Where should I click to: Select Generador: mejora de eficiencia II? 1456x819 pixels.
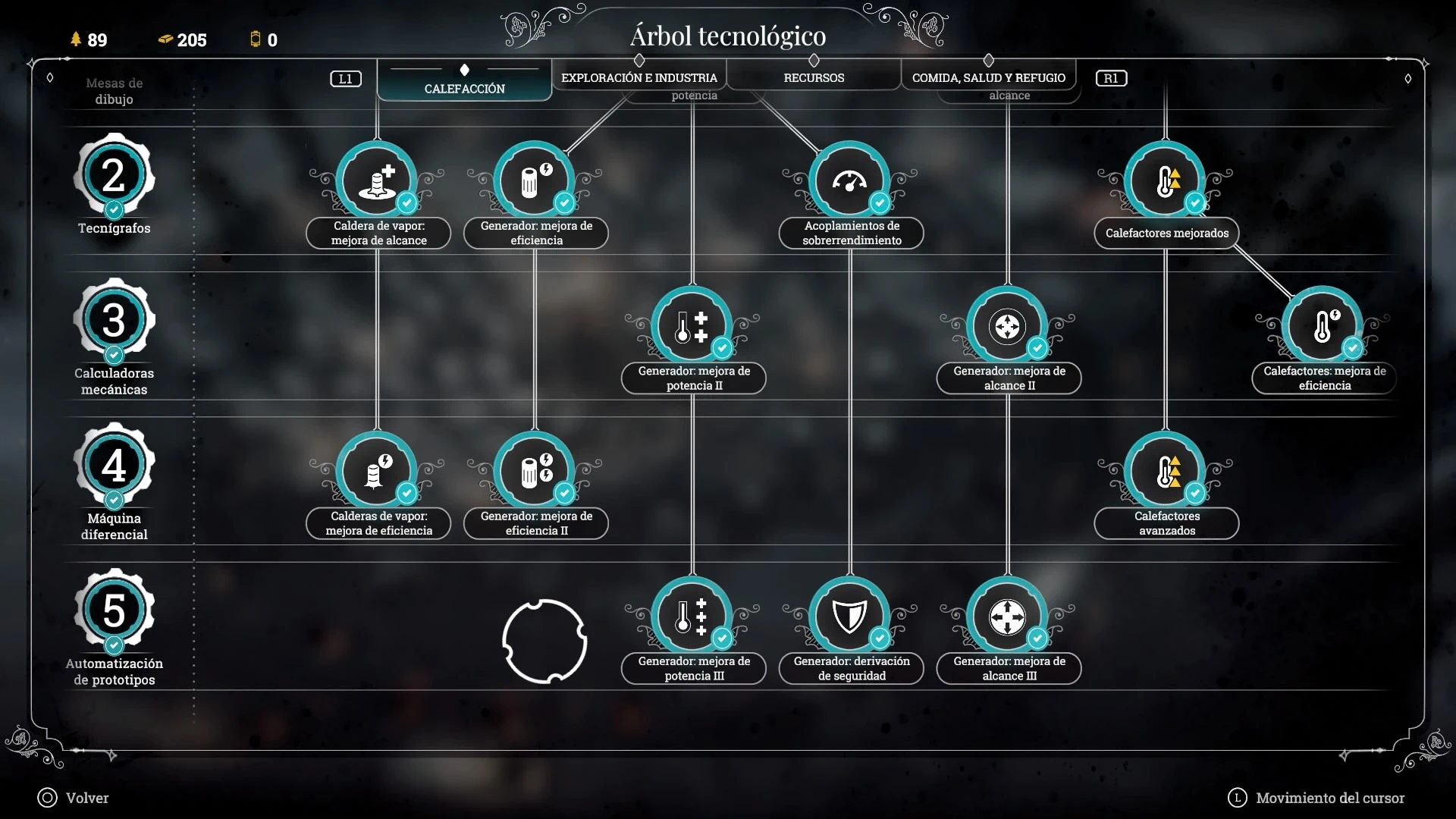click(x=535, y=472)
